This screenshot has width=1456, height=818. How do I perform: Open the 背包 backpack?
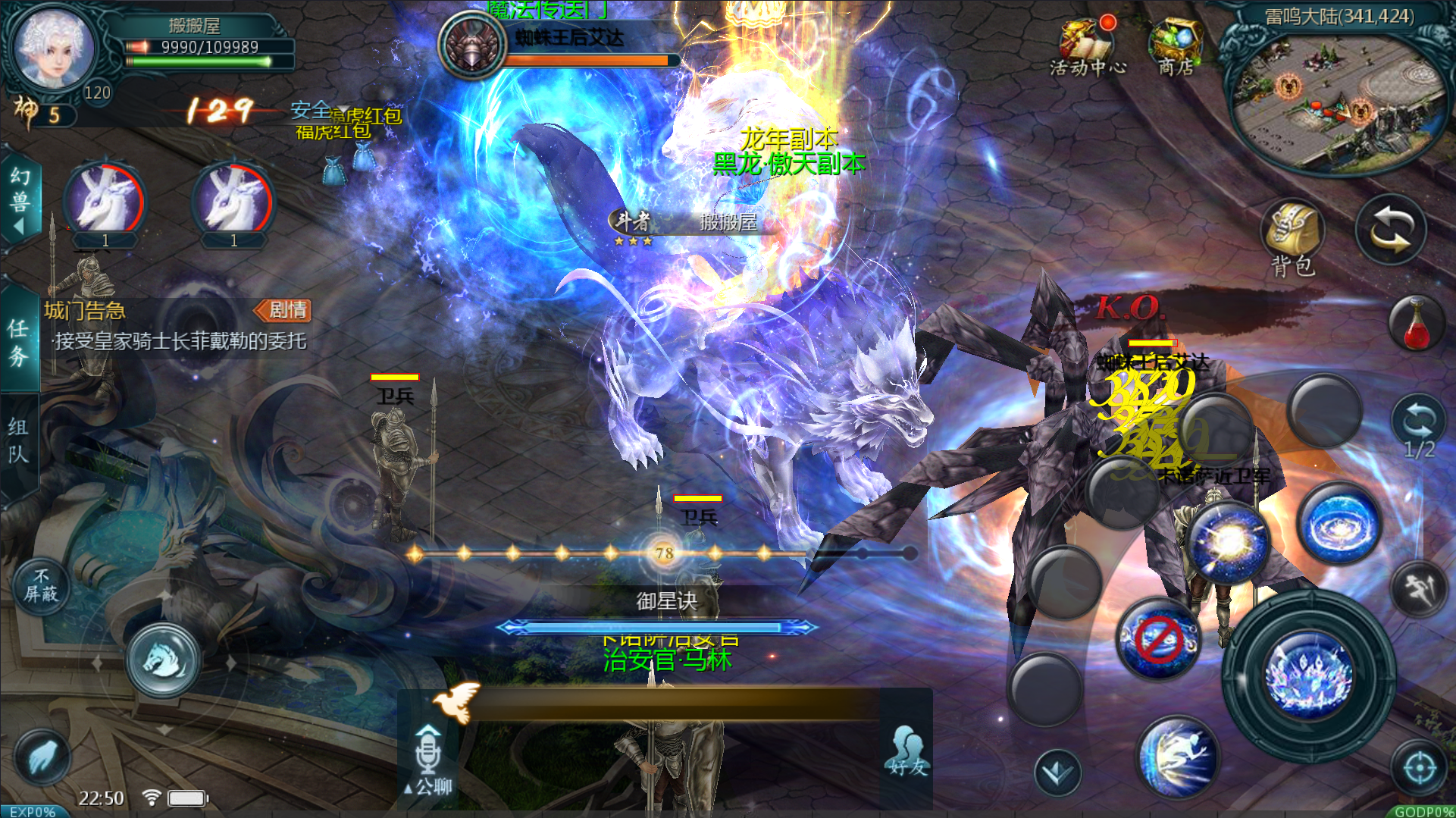pos(1293,237)
